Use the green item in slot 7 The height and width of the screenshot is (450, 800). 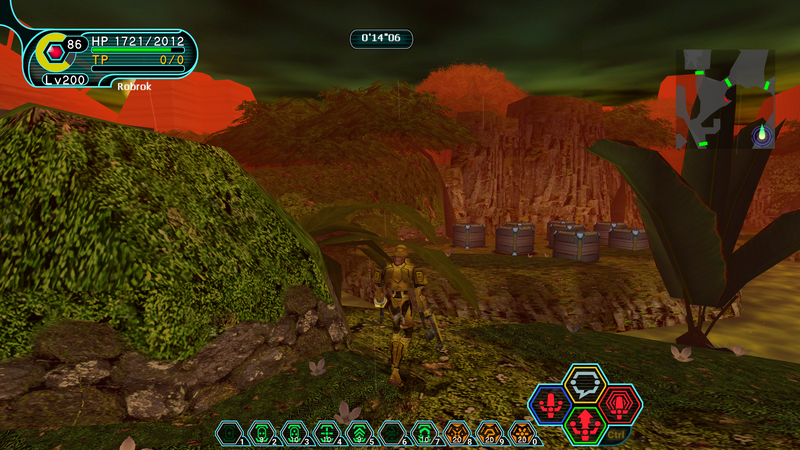point(424,433)
